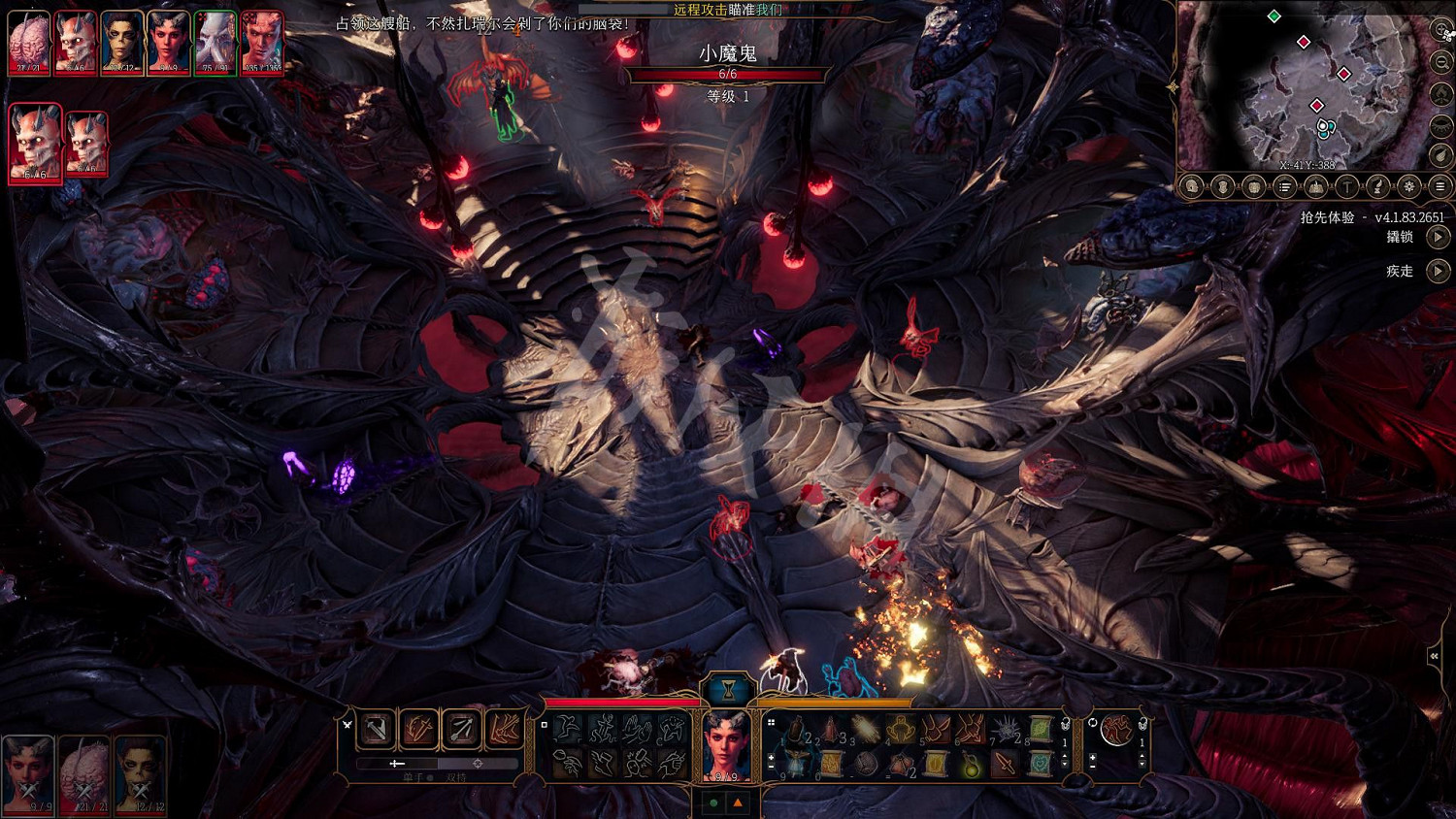Click the hourglass end turn button
1456x819 pixels.
727,689
